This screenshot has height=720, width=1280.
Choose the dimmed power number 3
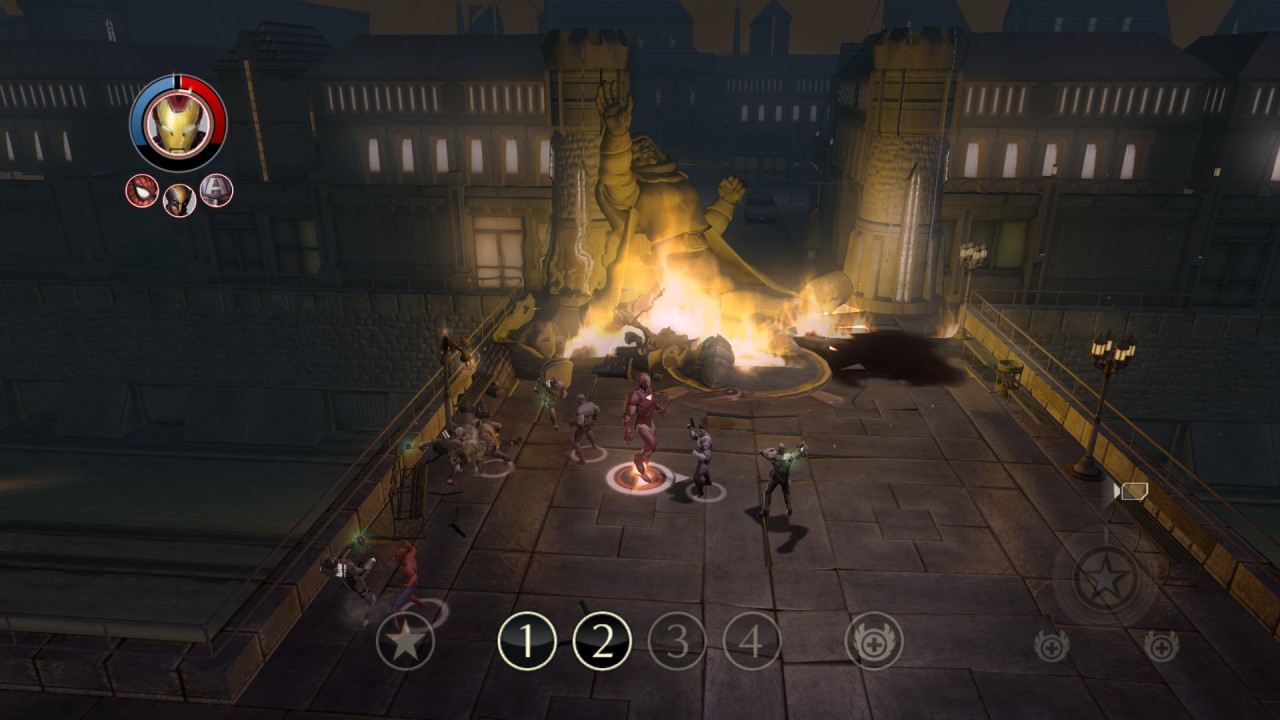point(677,641)
